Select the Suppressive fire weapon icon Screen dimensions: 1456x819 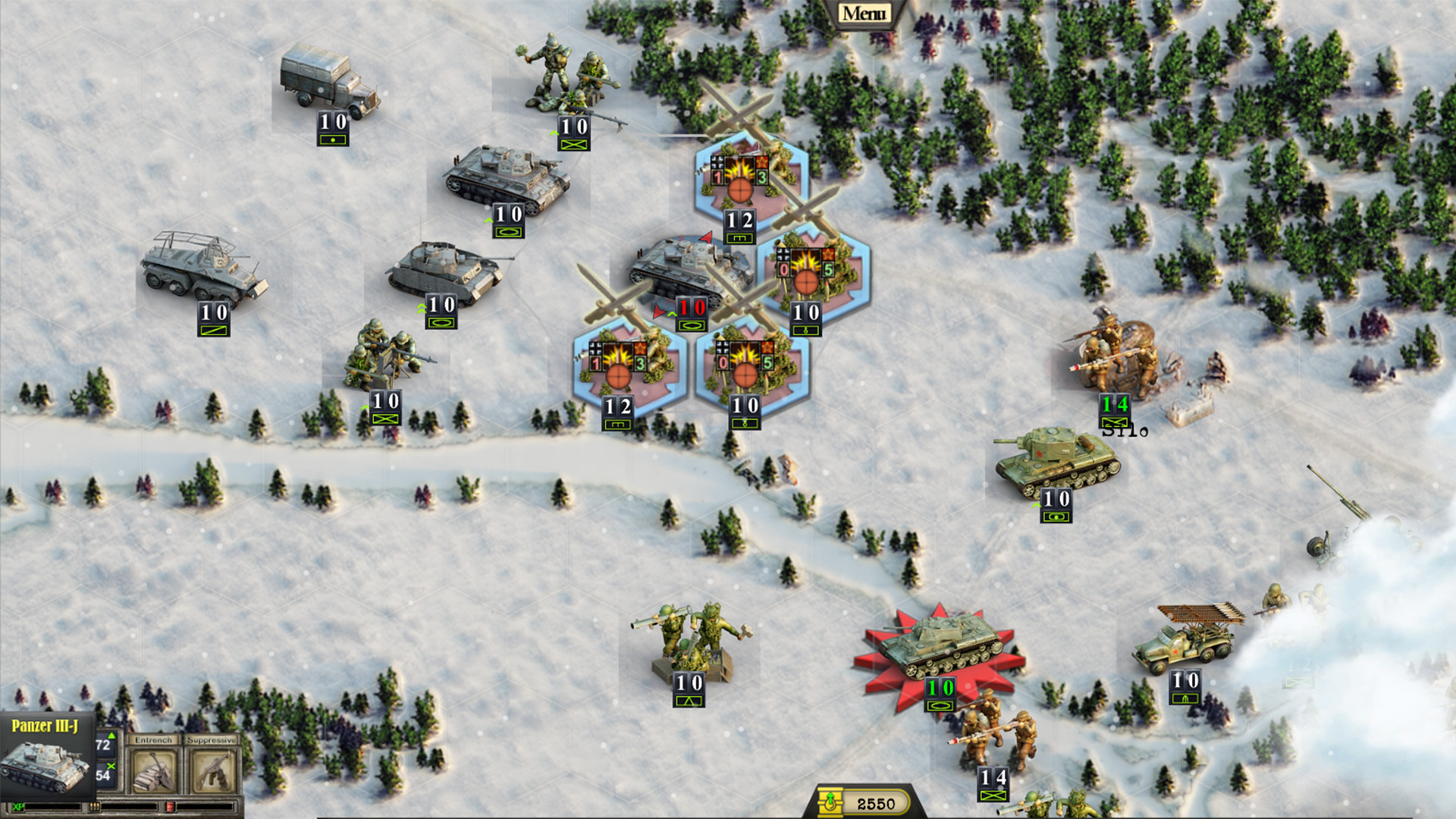coord(214,770)
